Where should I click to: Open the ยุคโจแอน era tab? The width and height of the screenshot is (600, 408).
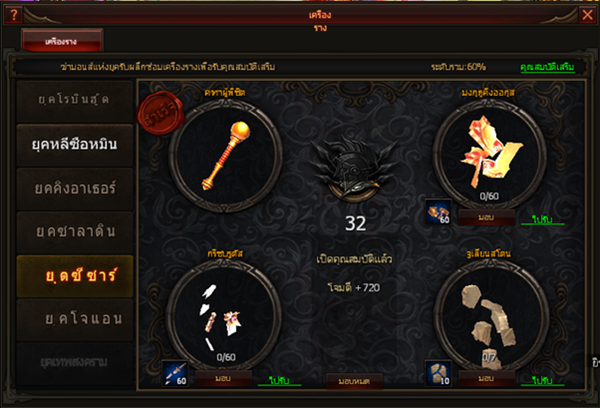pos(73,318)
